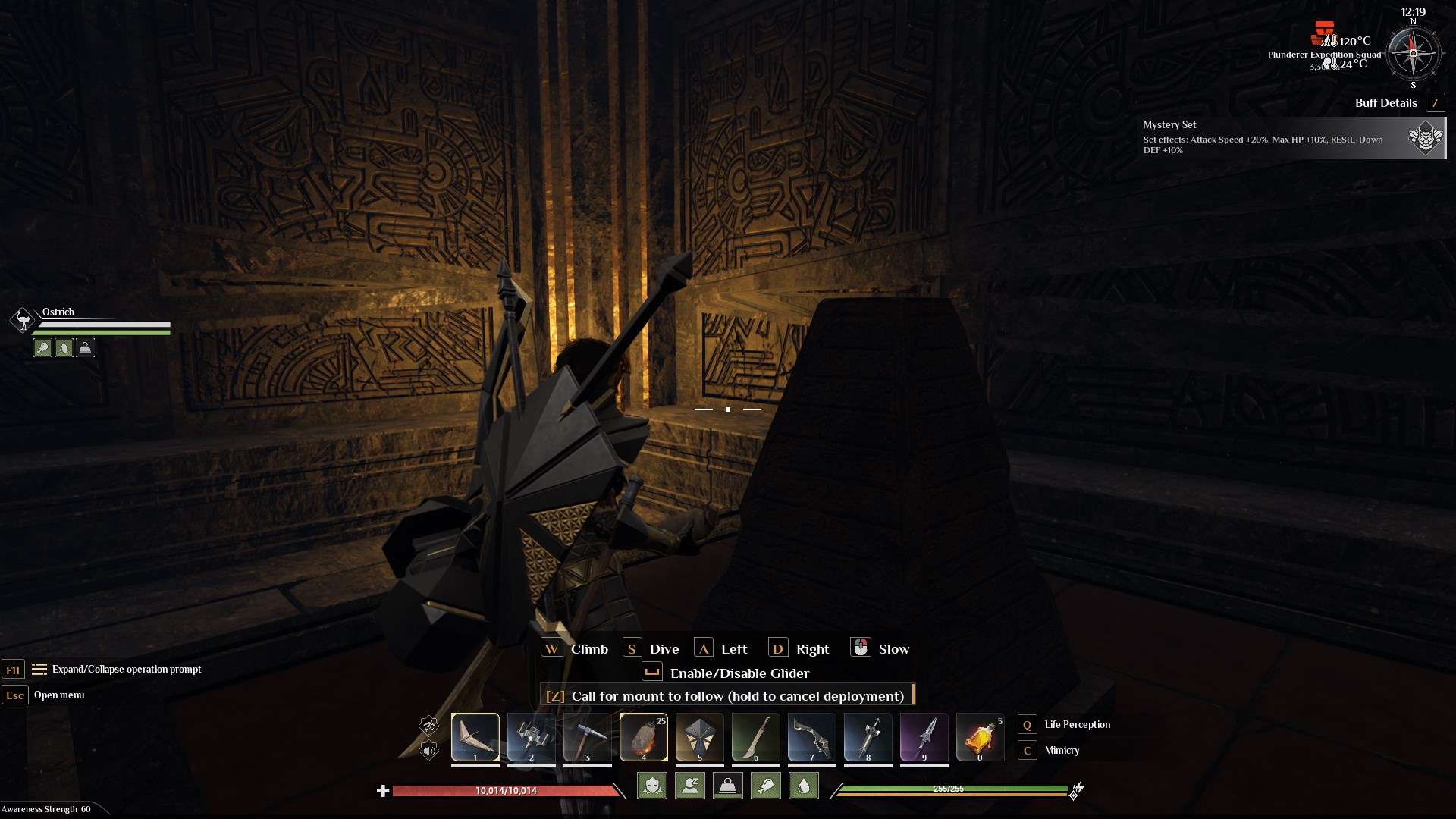Click the compass in the top corner
The height and width of the screenshot is (819, 1456).
pos(1413,53)
